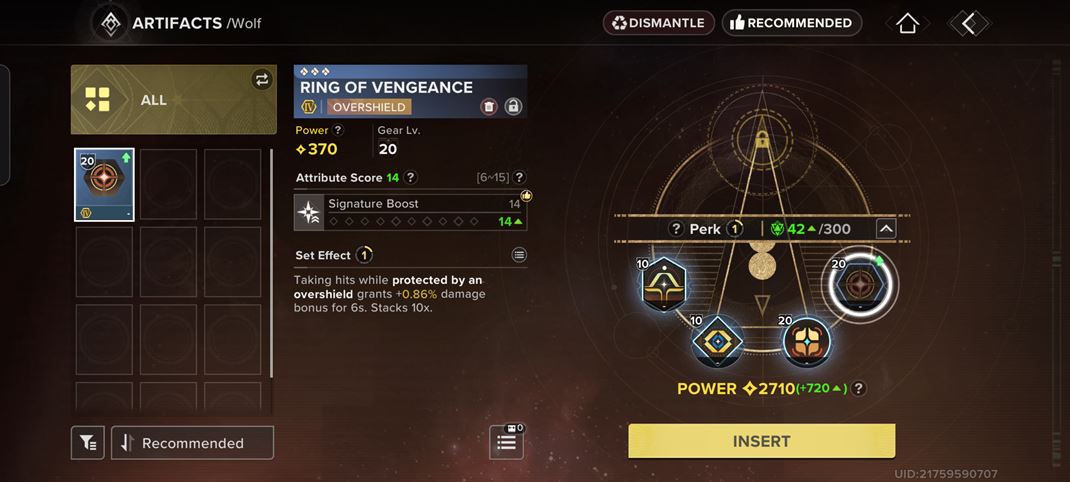Insert the selected artifact
Image resolution: width=1070 pixels, height=482 pixels.
pos(761,441)
